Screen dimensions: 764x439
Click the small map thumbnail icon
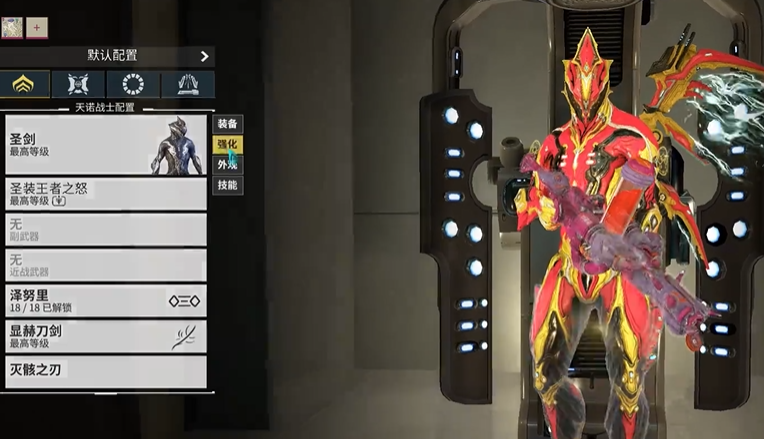tap(12, 27)
